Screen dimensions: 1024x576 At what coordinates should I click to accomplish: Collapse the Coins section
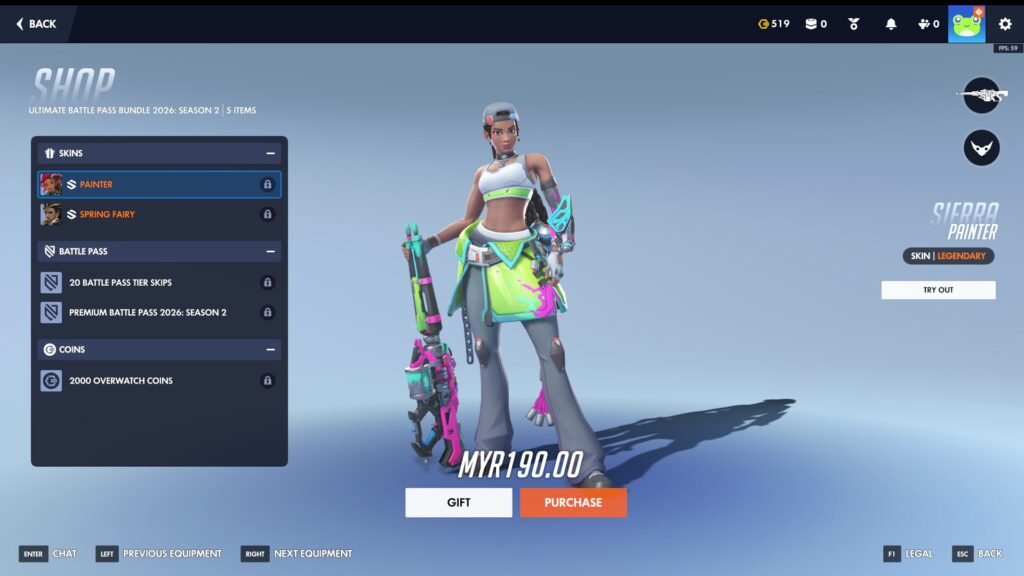(270, 350)
